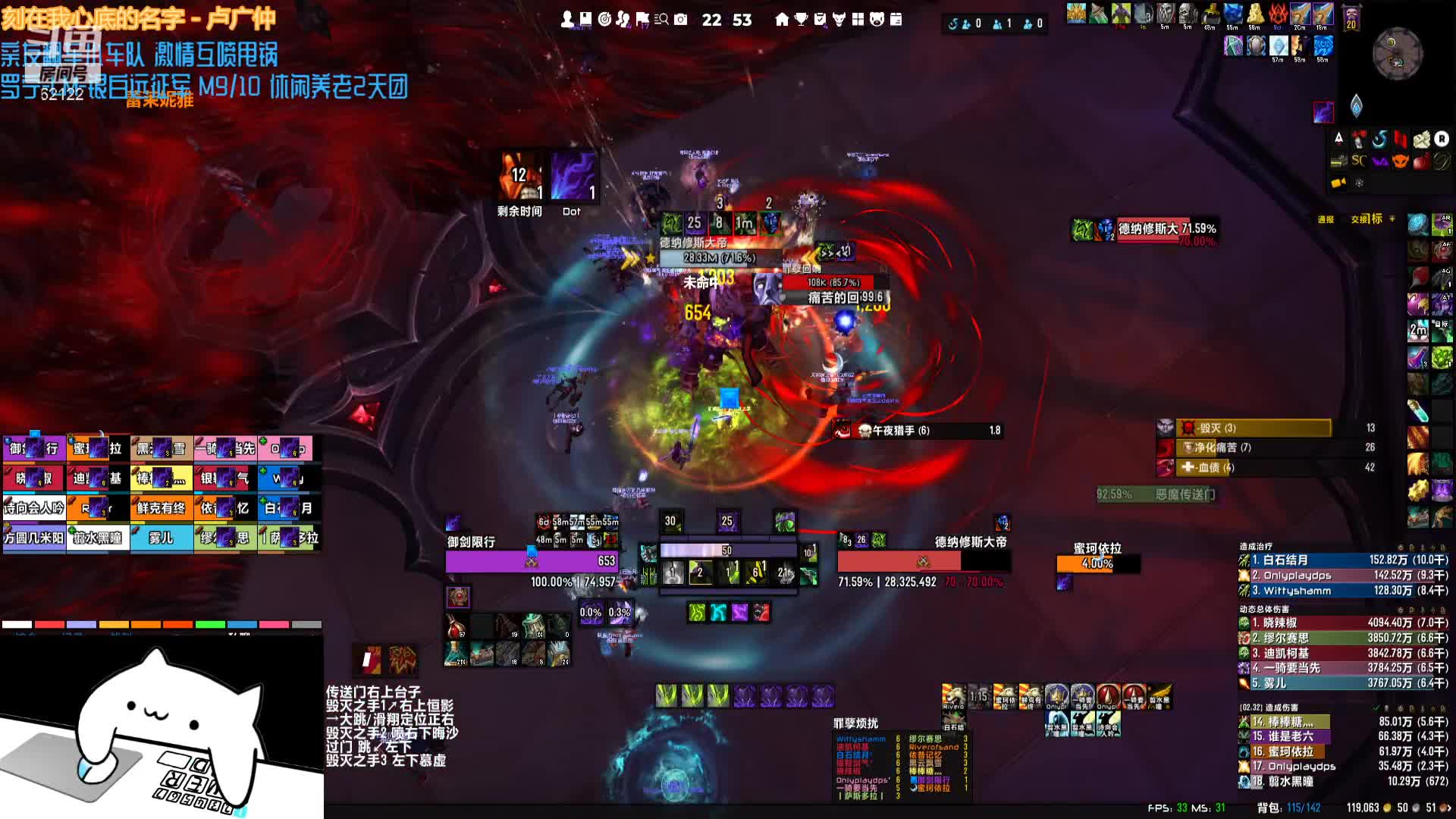Target raid member 雾儿

pyautogui.click(x=161, y=538)
